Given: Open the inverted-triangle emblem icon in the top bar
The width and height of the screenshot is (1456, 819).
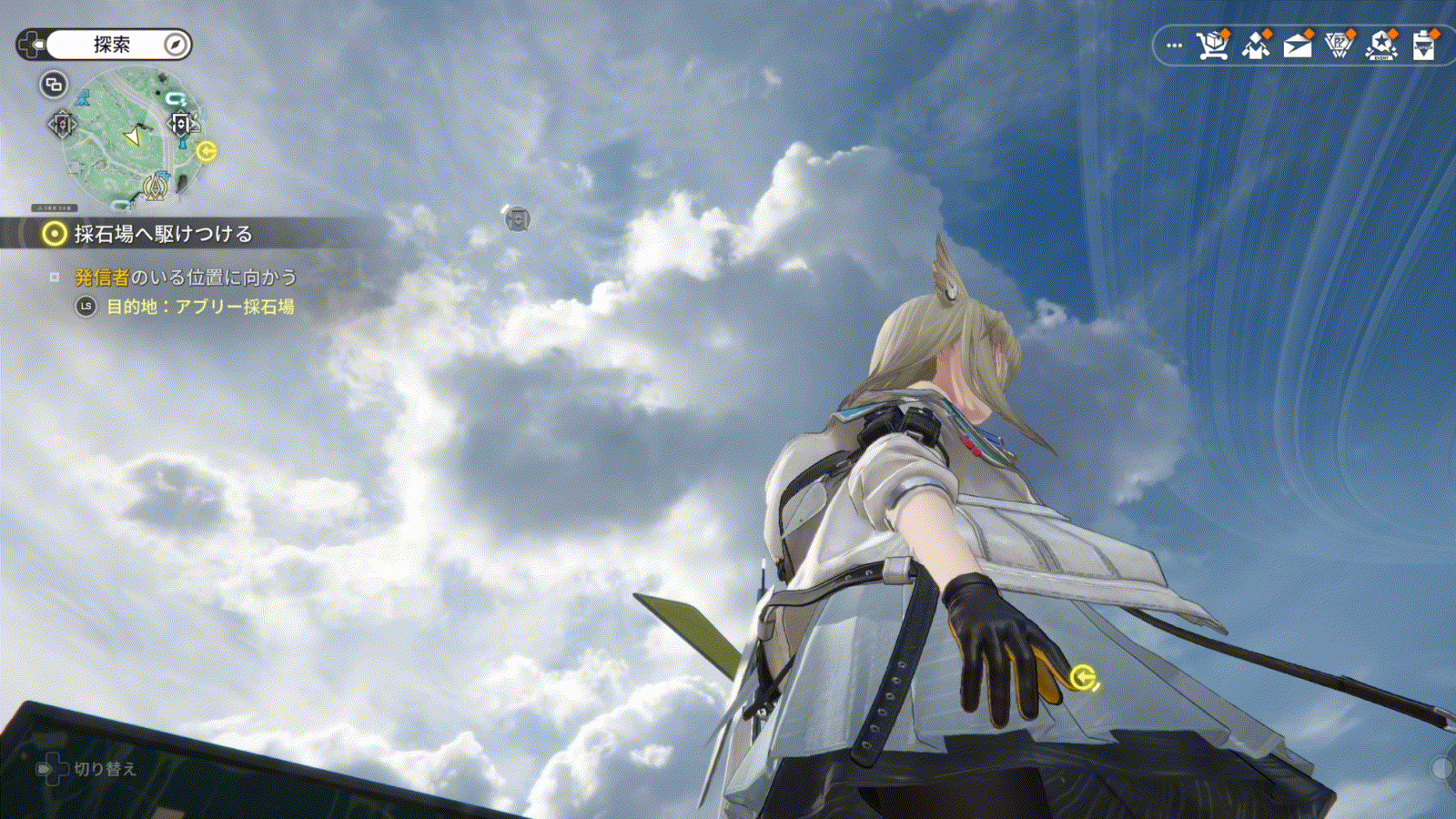Looking at the screenshot, I should click(x=1339, y=45).
